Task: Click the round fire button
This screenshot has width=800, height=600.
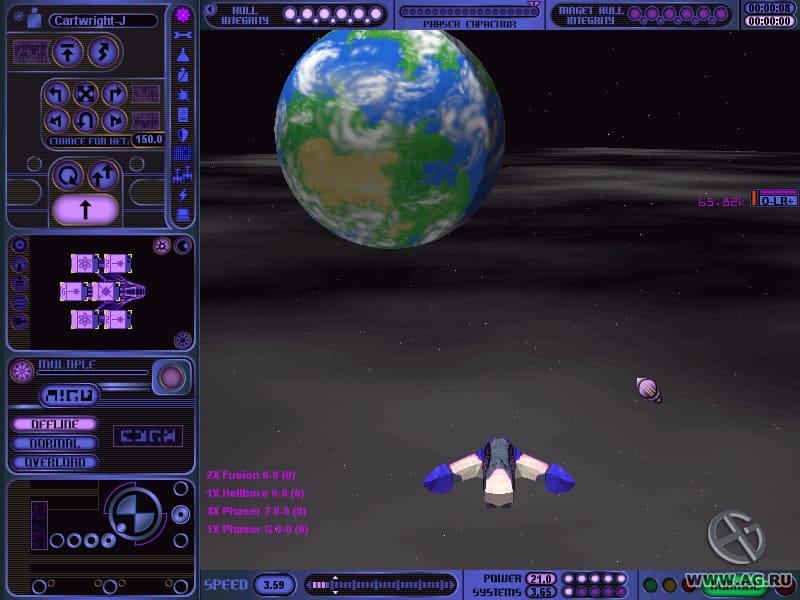Action: click(x=172, y=377)
